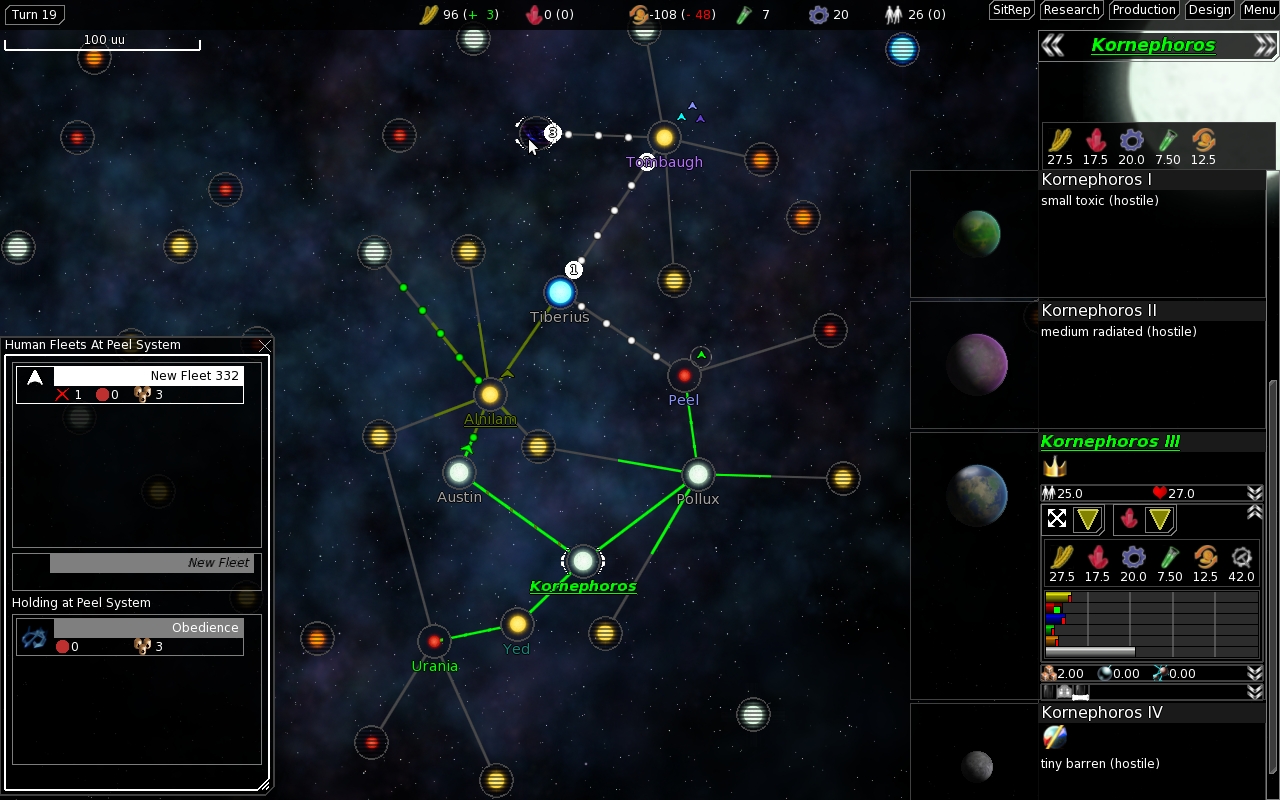Image resolution: width=1280 pixels, height=800 pixels.
Task: Select the Kornephoros I planet entry
Action: click(1097, 180)
